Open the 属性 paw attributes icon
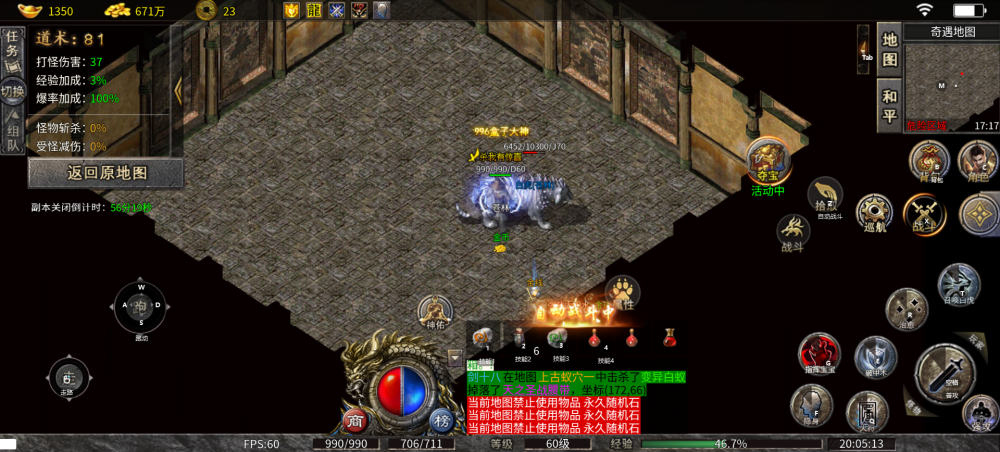The width and height of the screenshot is (1000, 452). click(x=624, y=293)
